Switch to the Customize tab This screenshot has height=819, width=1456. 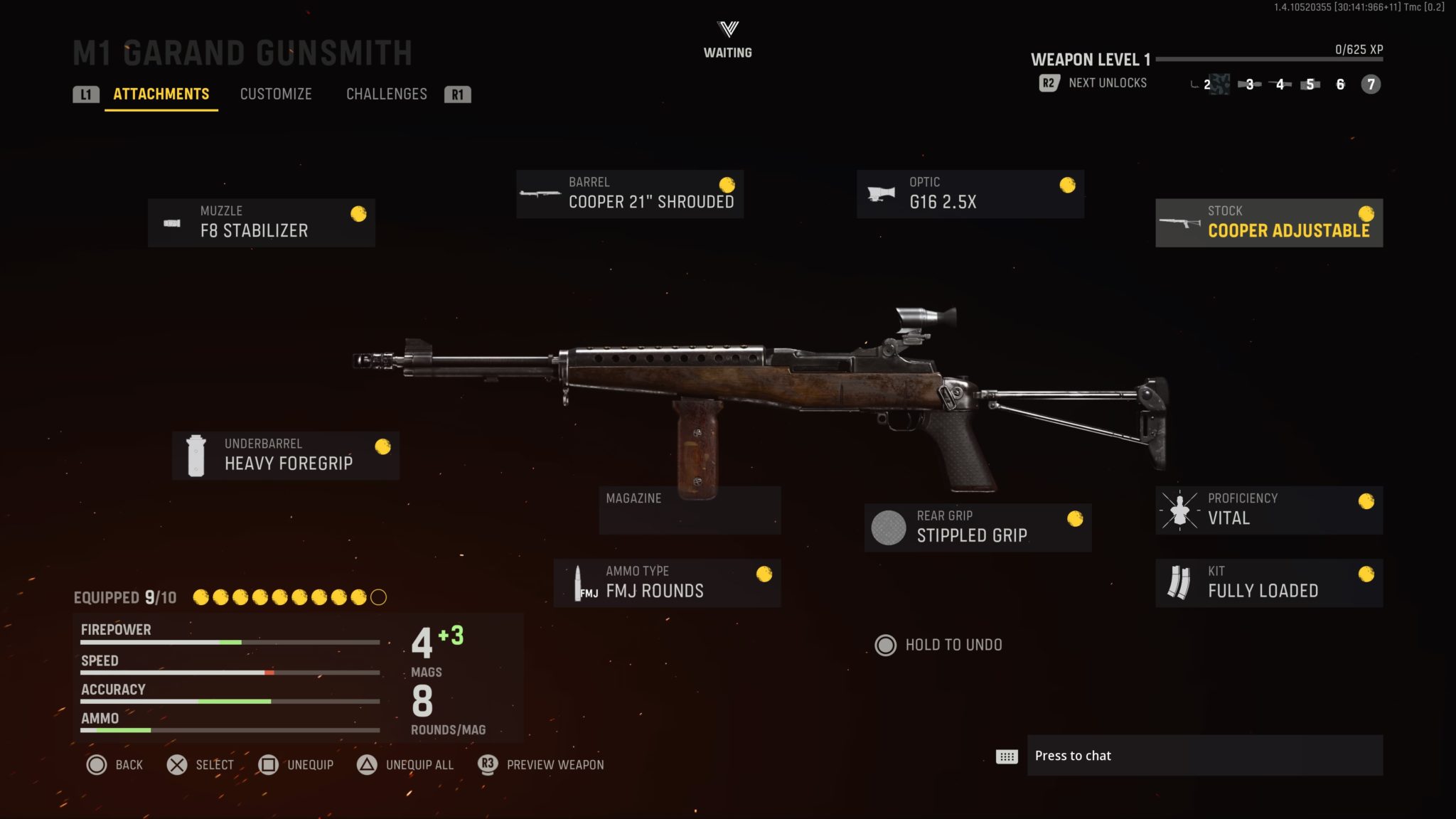pos(276,94)
